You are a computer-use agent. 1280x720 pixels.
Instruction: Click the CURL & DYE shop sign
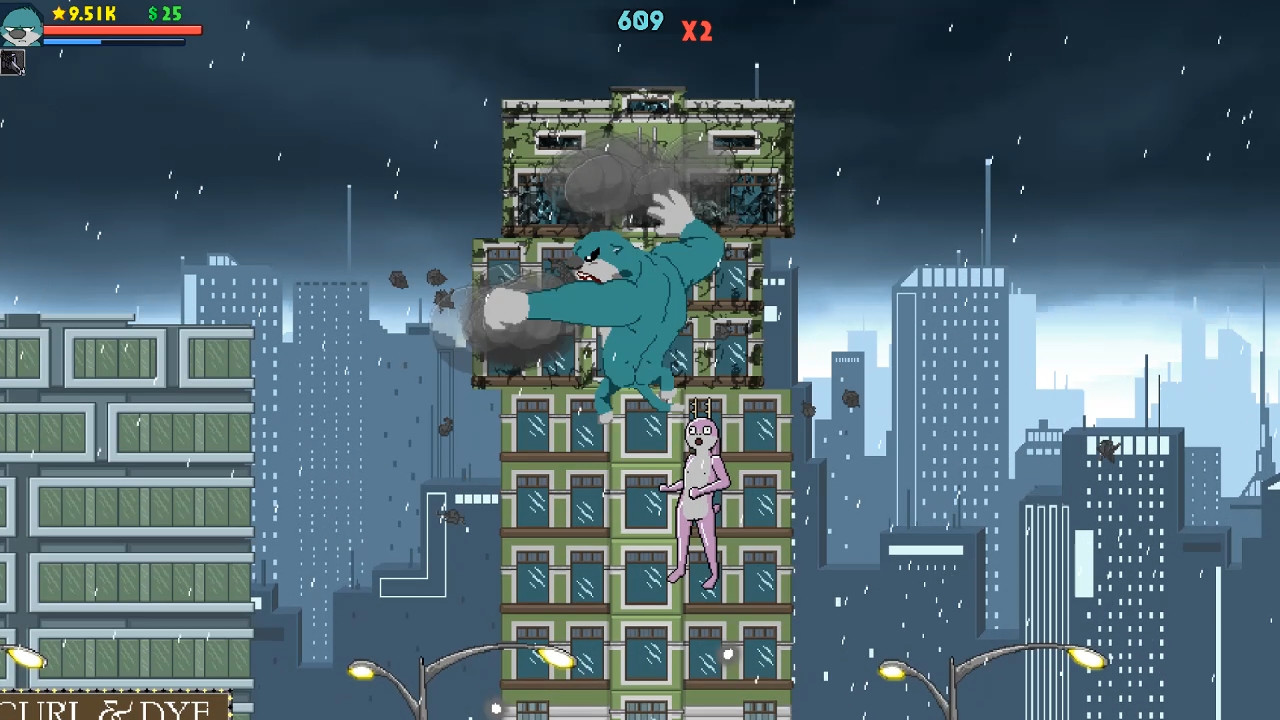pos(110,708)
